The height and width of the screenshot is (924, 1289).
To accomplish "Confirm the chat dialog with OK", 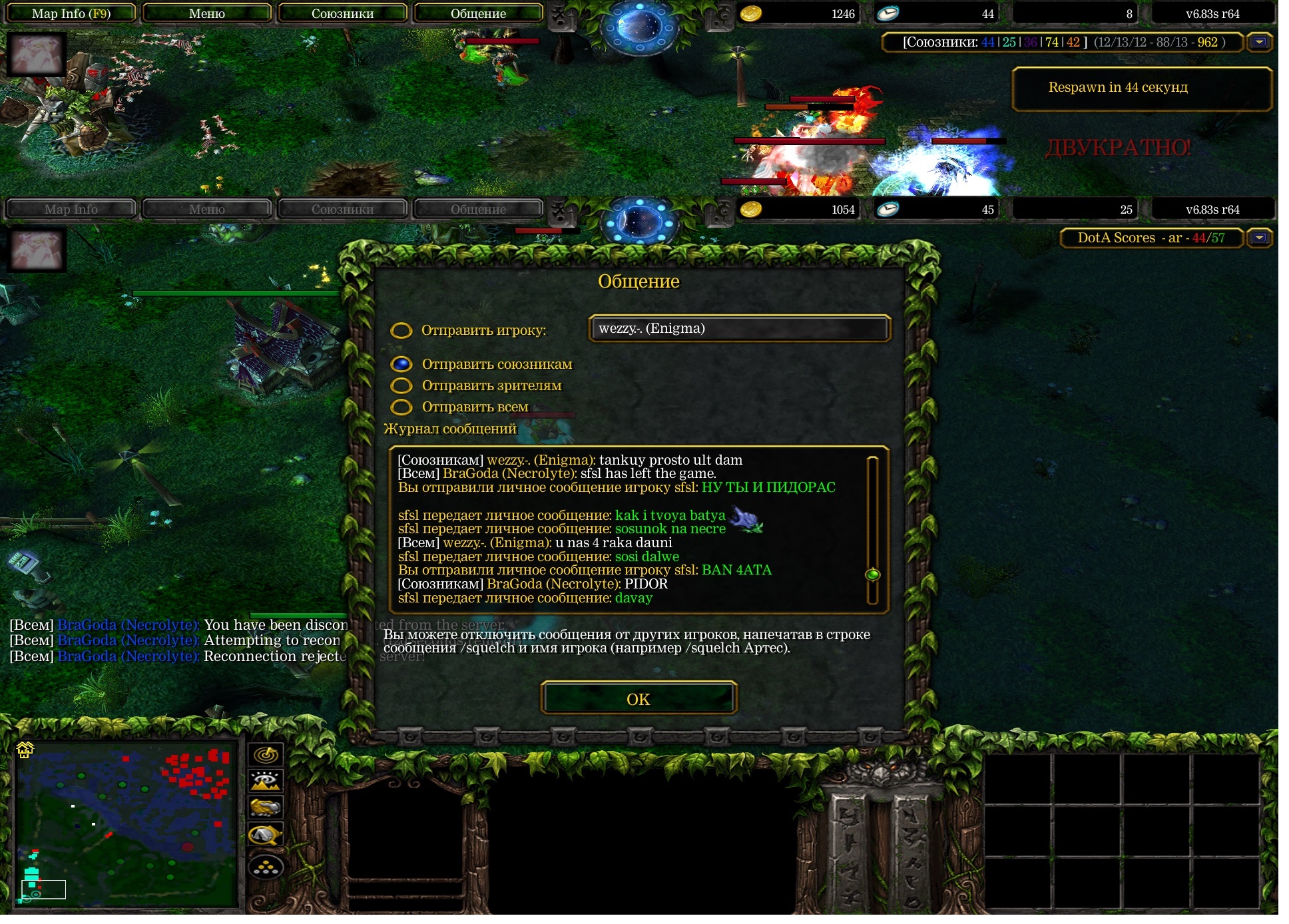I will pos(638,699).
